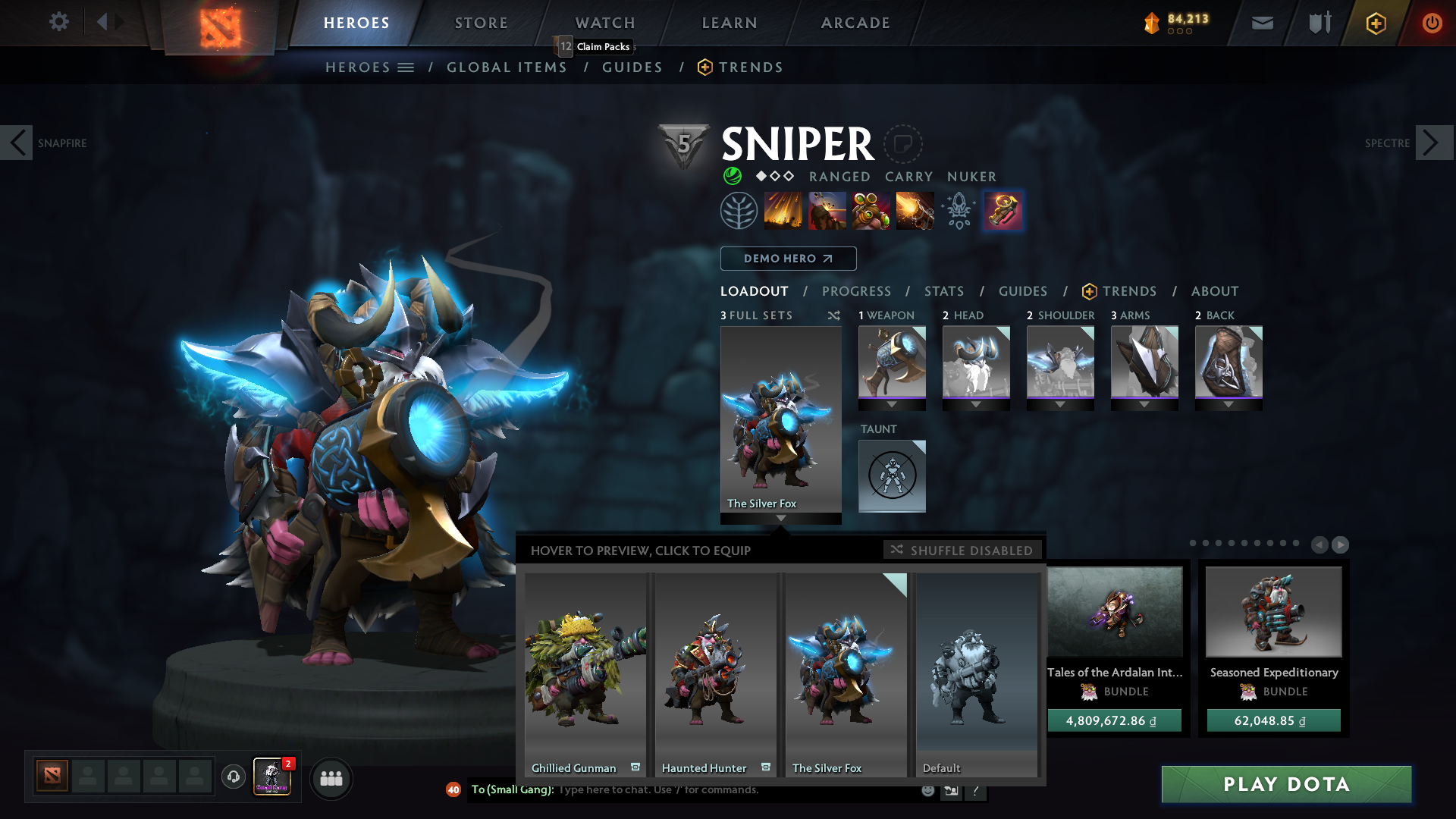Select the taunt slot
This screenshot has height=819, width=1456.
tap(892, 475)
